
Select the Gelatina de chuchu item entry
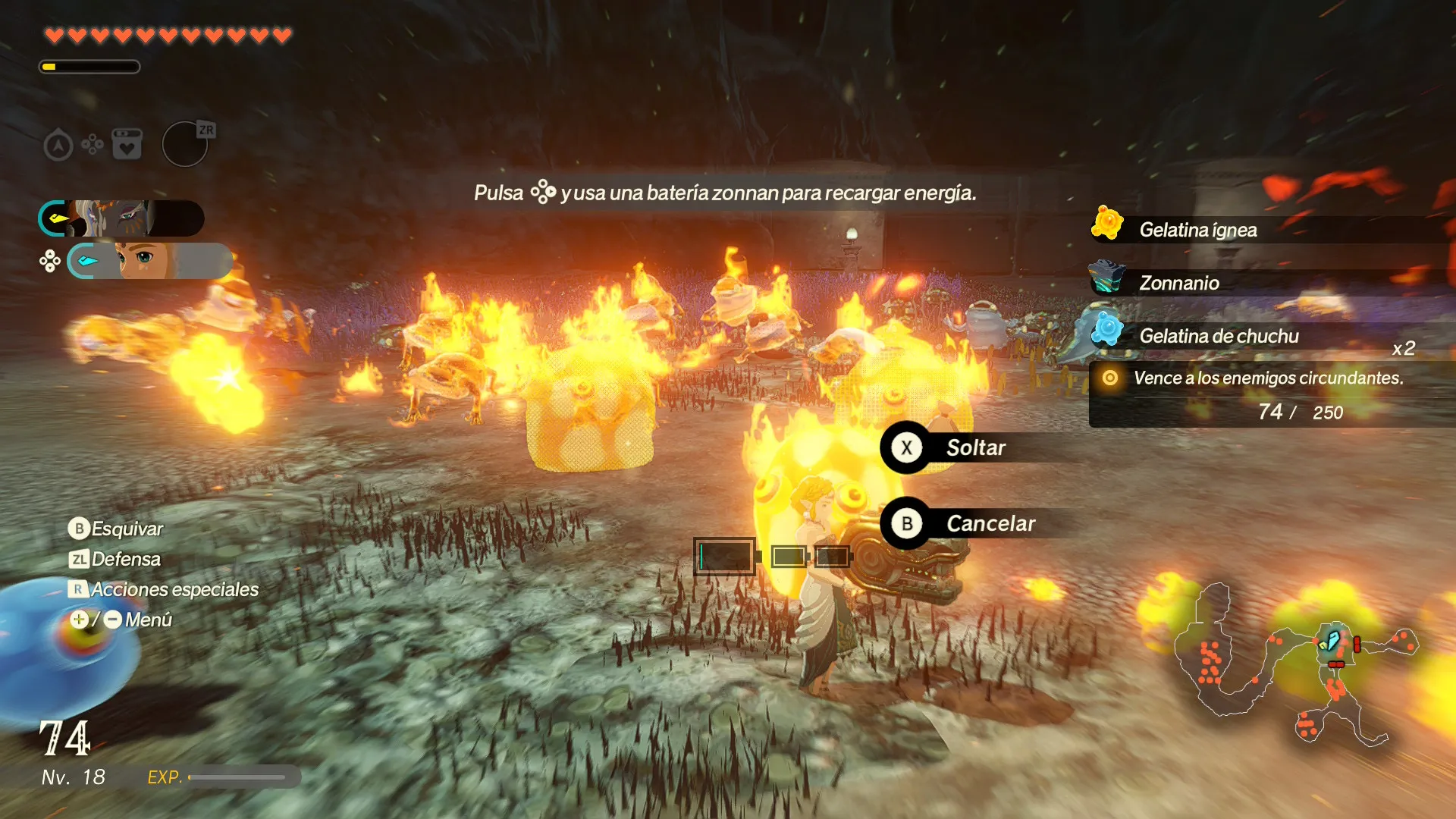click(x=1218, y=336)
